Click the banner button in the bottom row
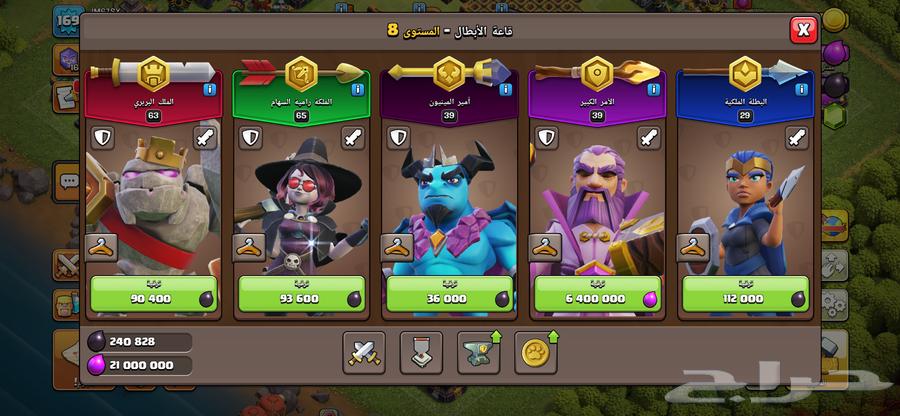This screenshot has height=416, width=900. 421,351
